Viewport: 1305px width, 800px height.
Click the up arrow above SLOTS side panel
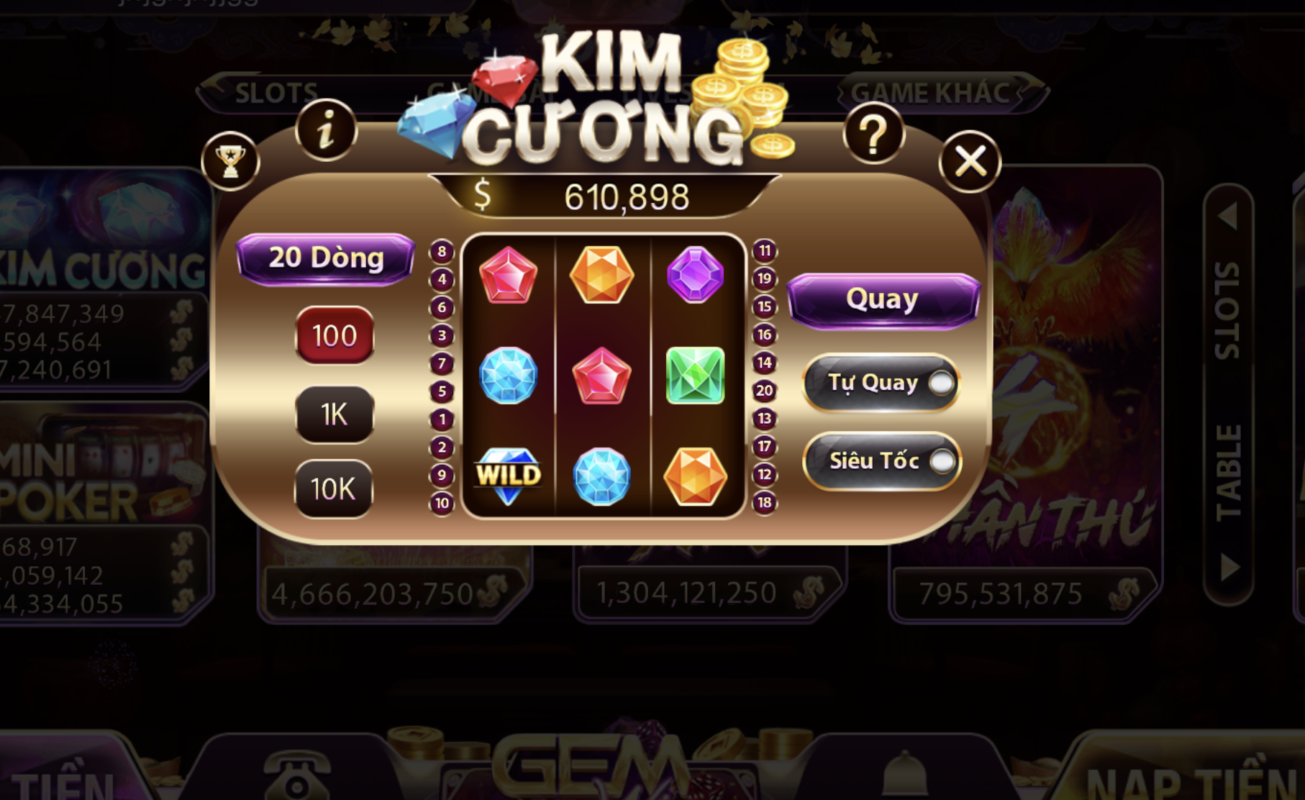point(1227,213)
